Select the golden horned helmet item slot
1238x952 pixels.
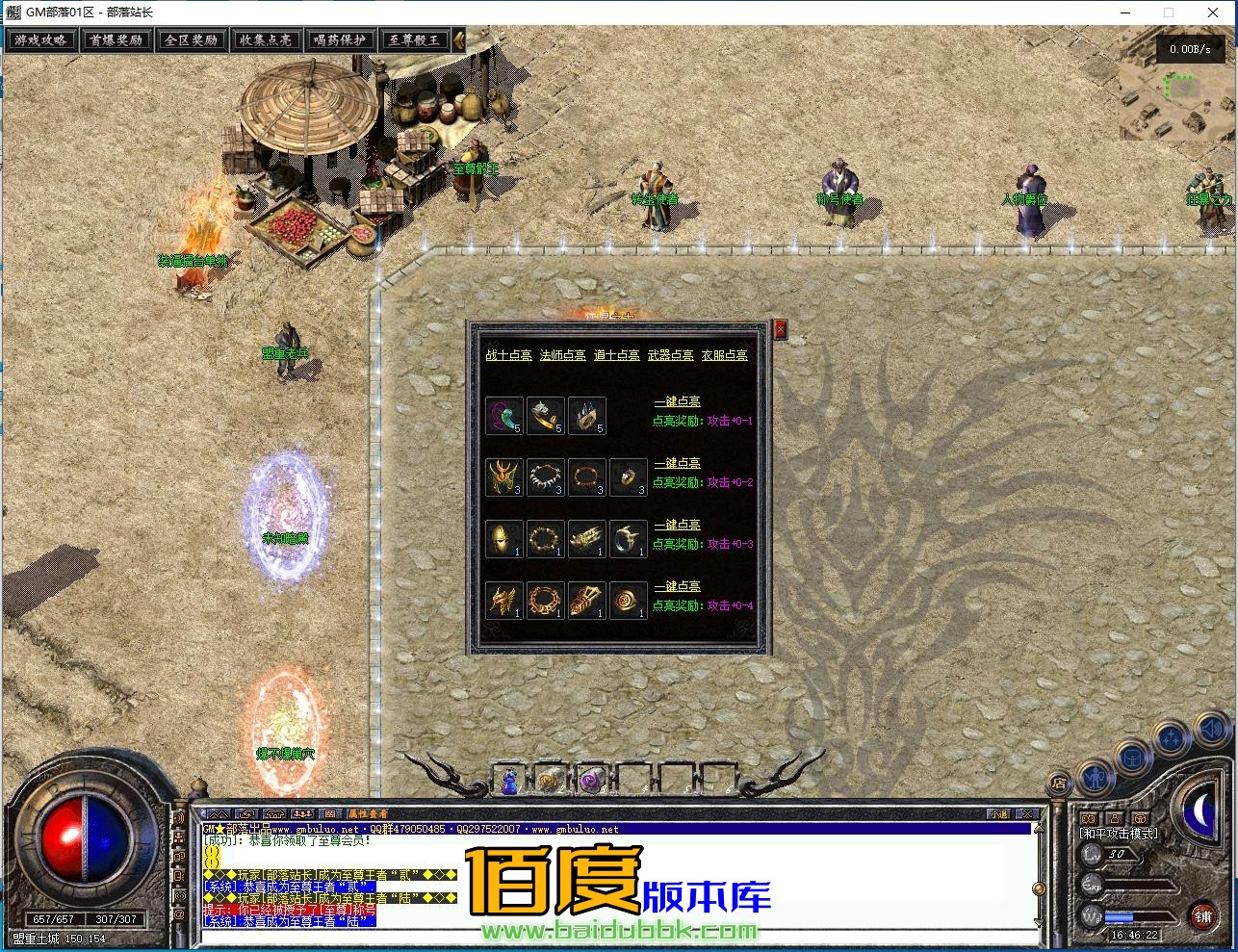pos(504,477)
